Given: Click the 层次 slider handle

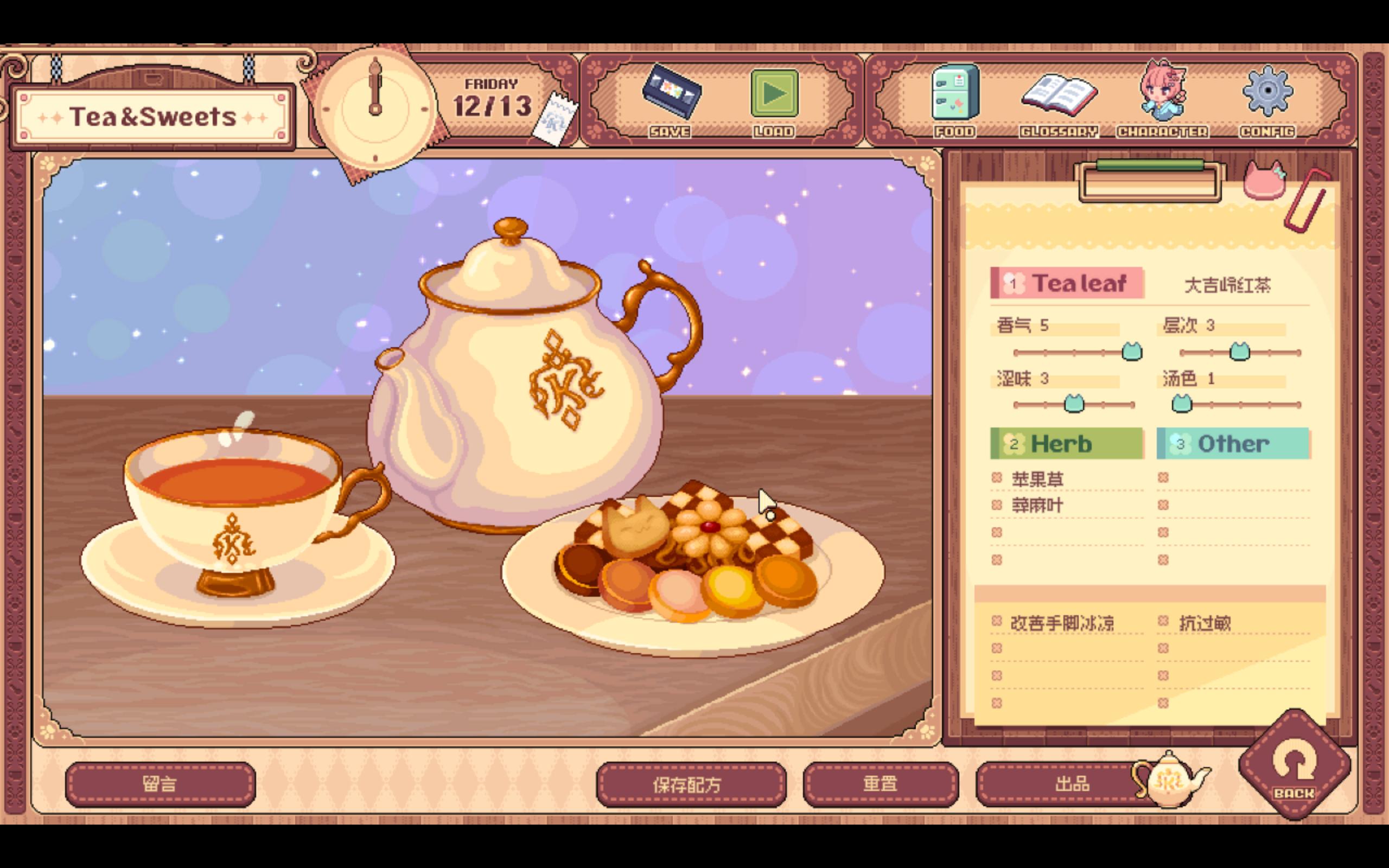Looking at the screenshot, I should (x=1239, y=352).
